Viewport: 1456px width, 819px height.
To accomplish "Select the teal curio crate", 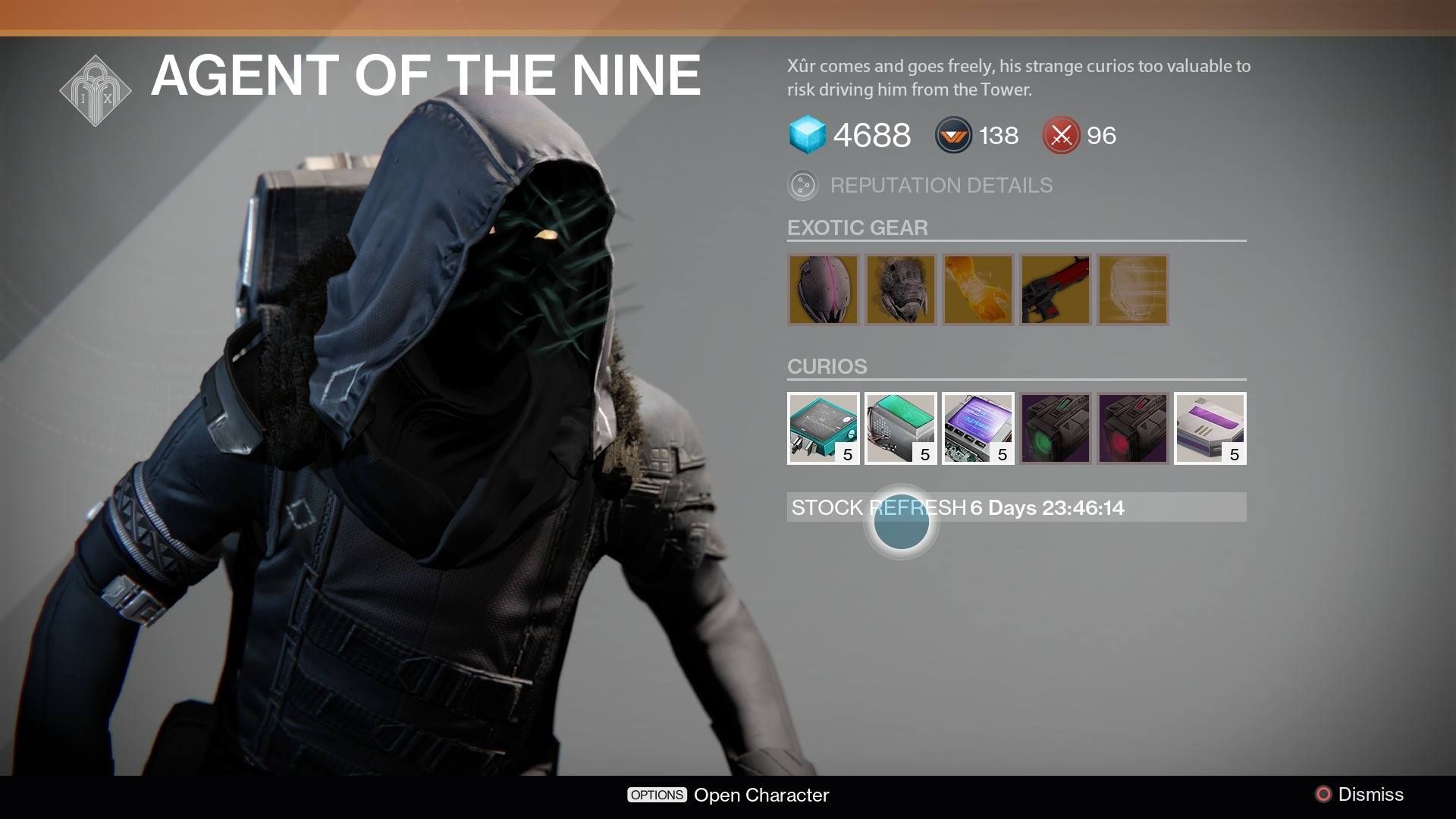I will pos(824,428).
